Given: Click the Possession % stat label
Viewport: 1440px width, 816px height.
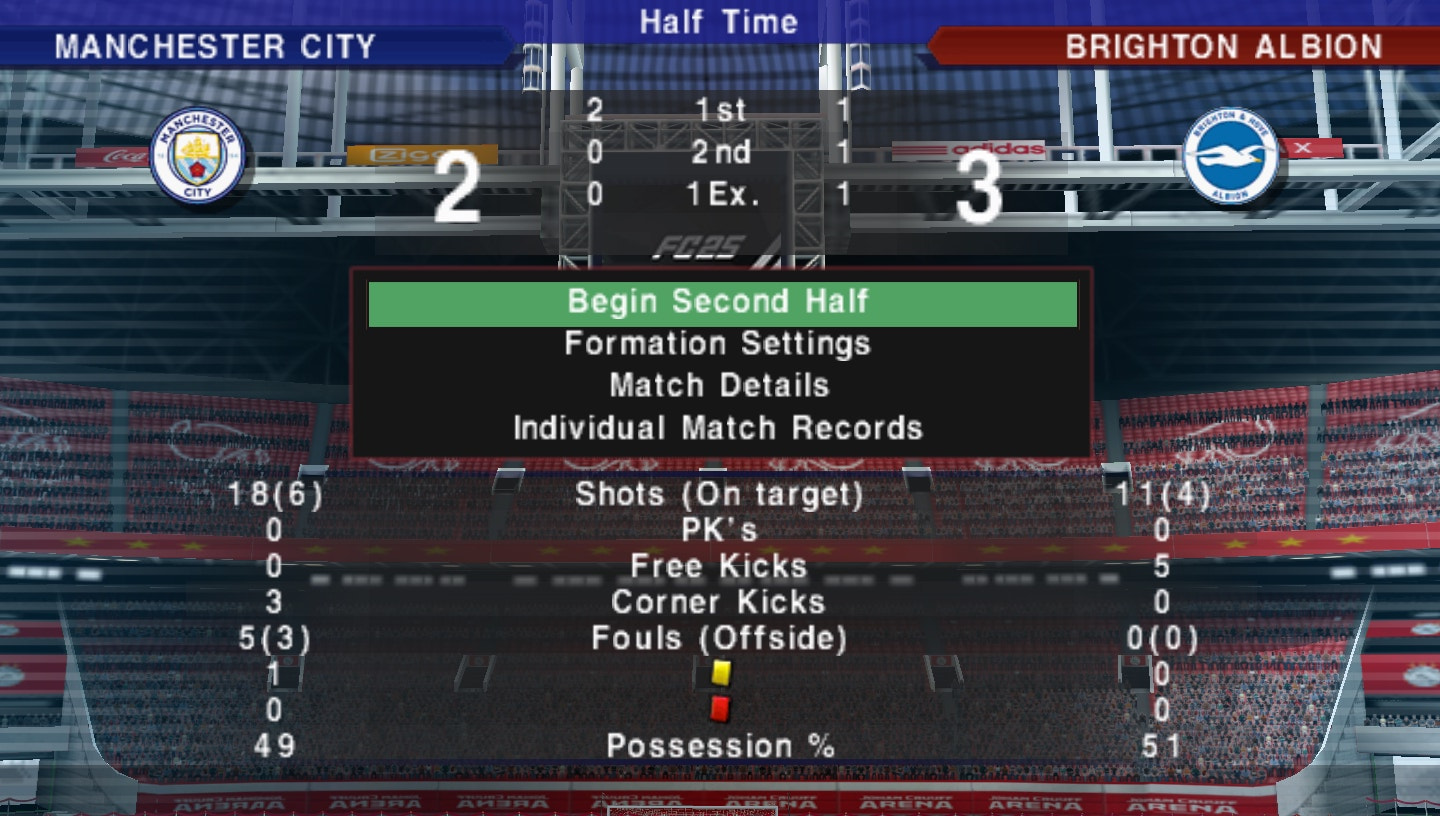Looking at the screenshot, I should [722, 746].
